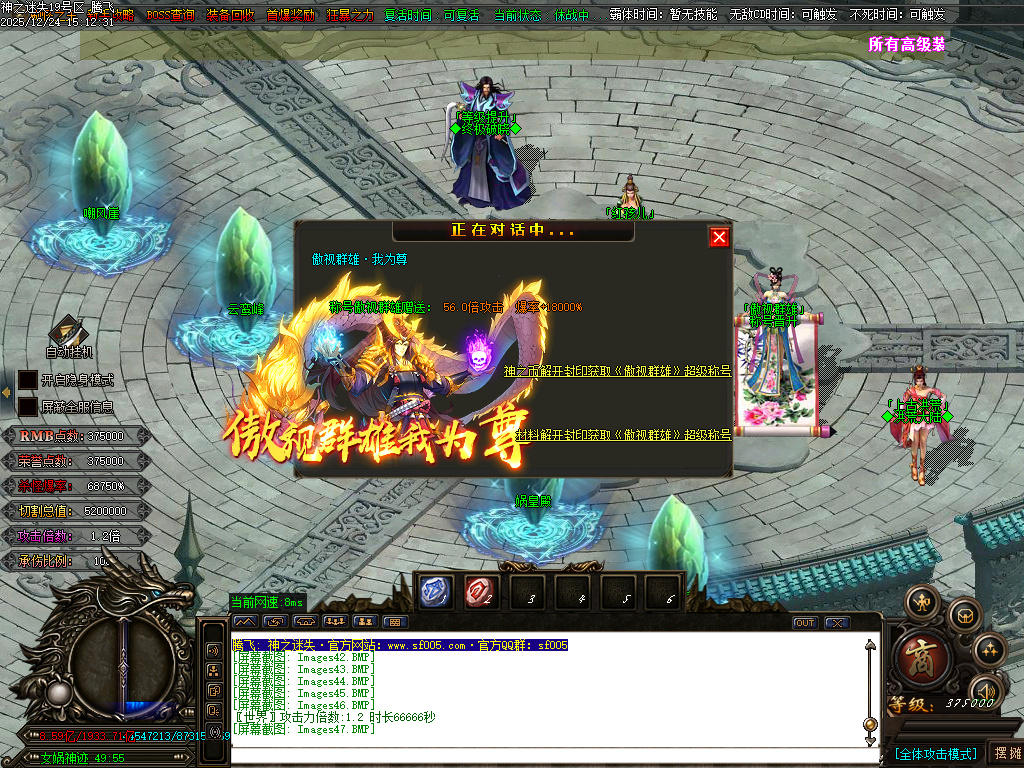Screen dimensions: 1024x768
Task: Open the 摆摊 stall button
Action: pyautogui.click(x=1005, y=753)
